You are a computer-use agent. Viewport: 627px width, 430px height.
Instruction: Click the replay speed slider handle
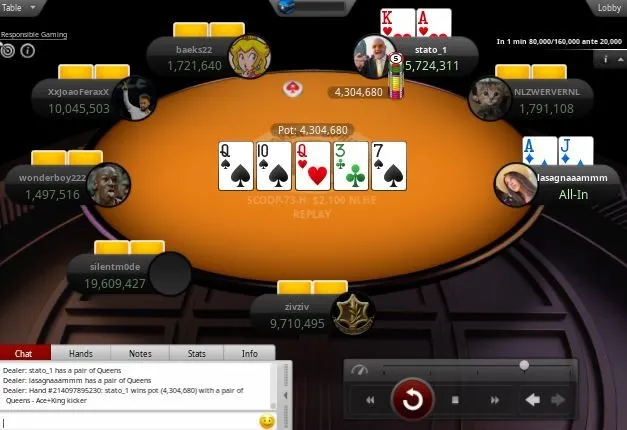[x=523, y=366]
